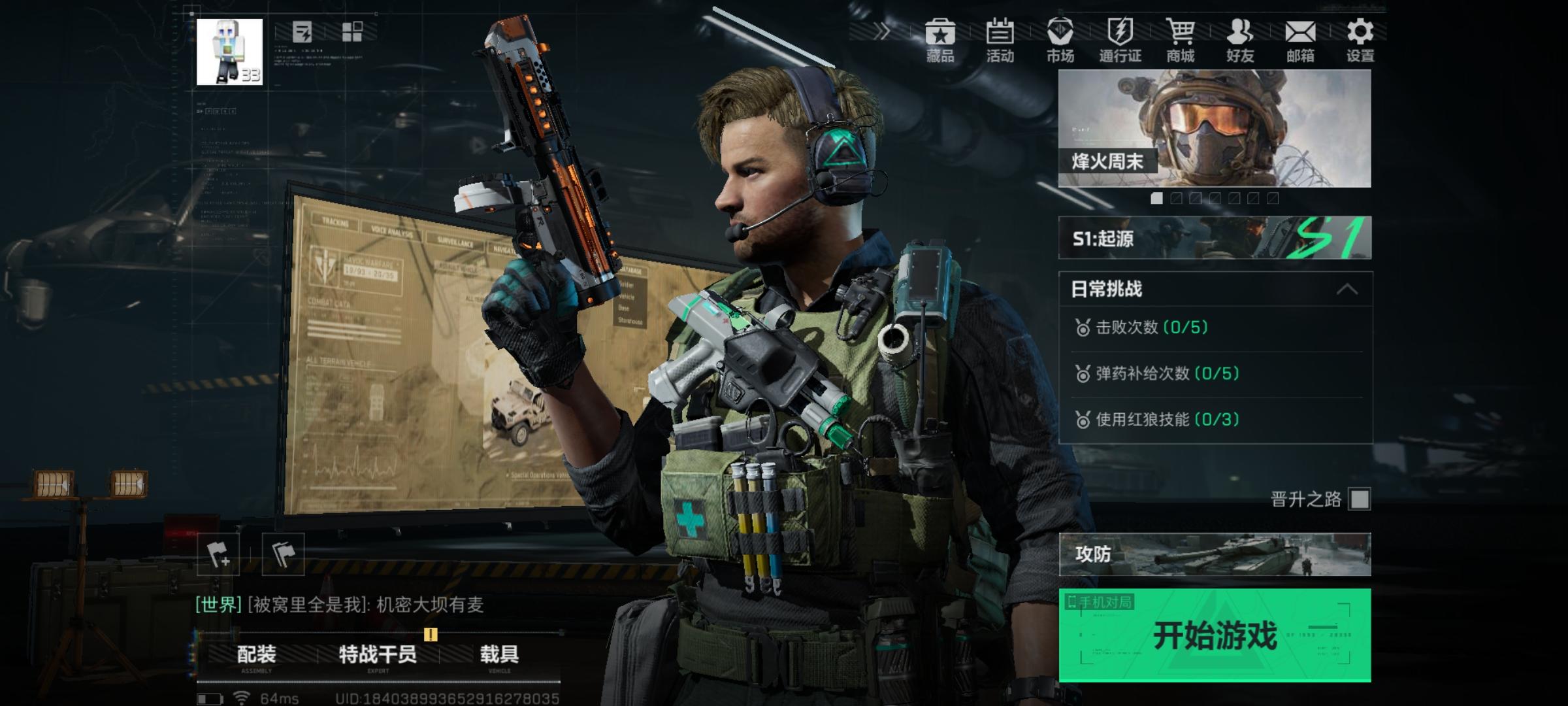This screenshot has height=706, width=1568.
Task: Open the world chat message line
Action: tap(340, 605)
